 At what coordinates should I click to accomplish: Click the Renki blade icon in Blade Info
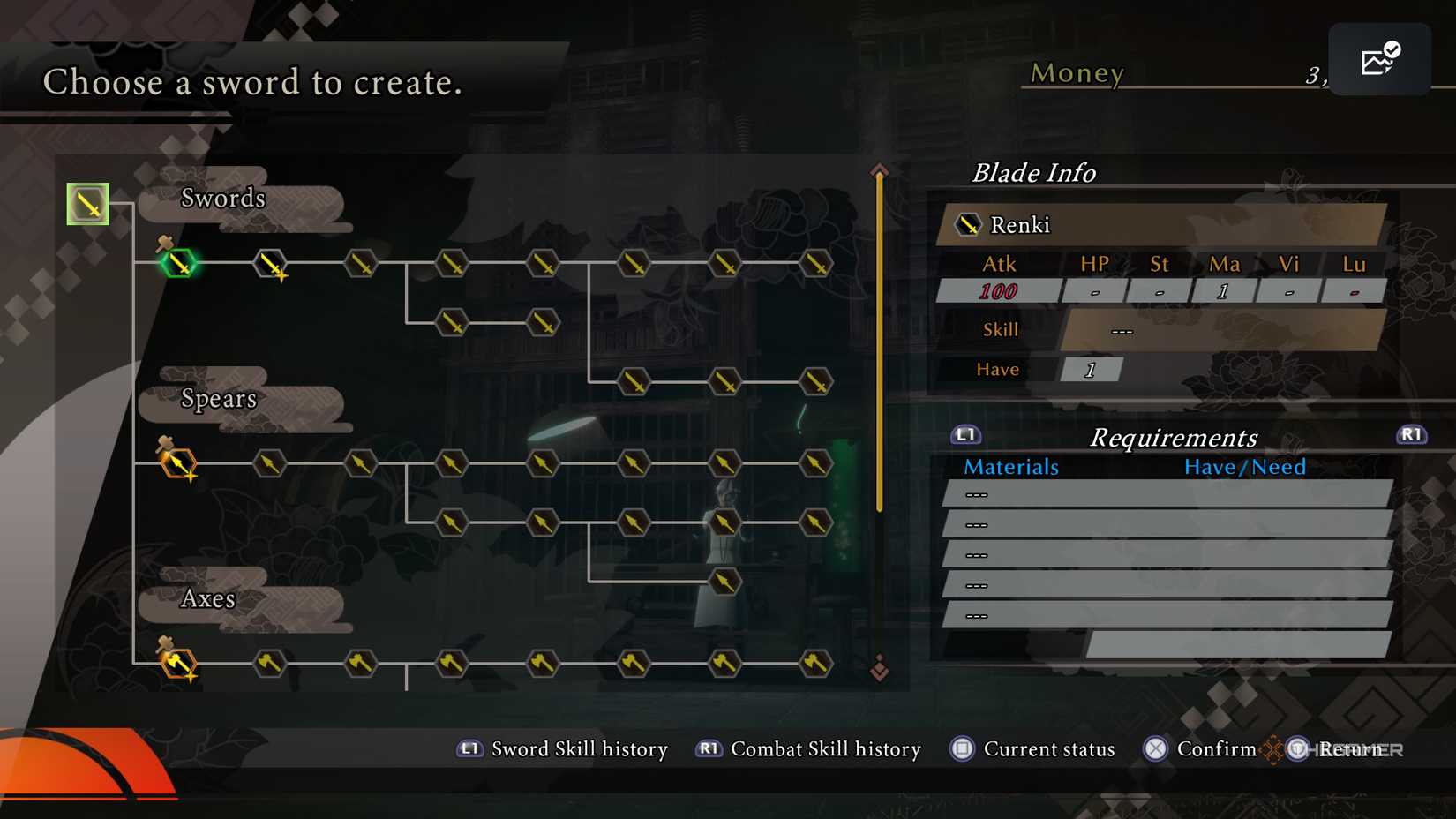[969, 224]
